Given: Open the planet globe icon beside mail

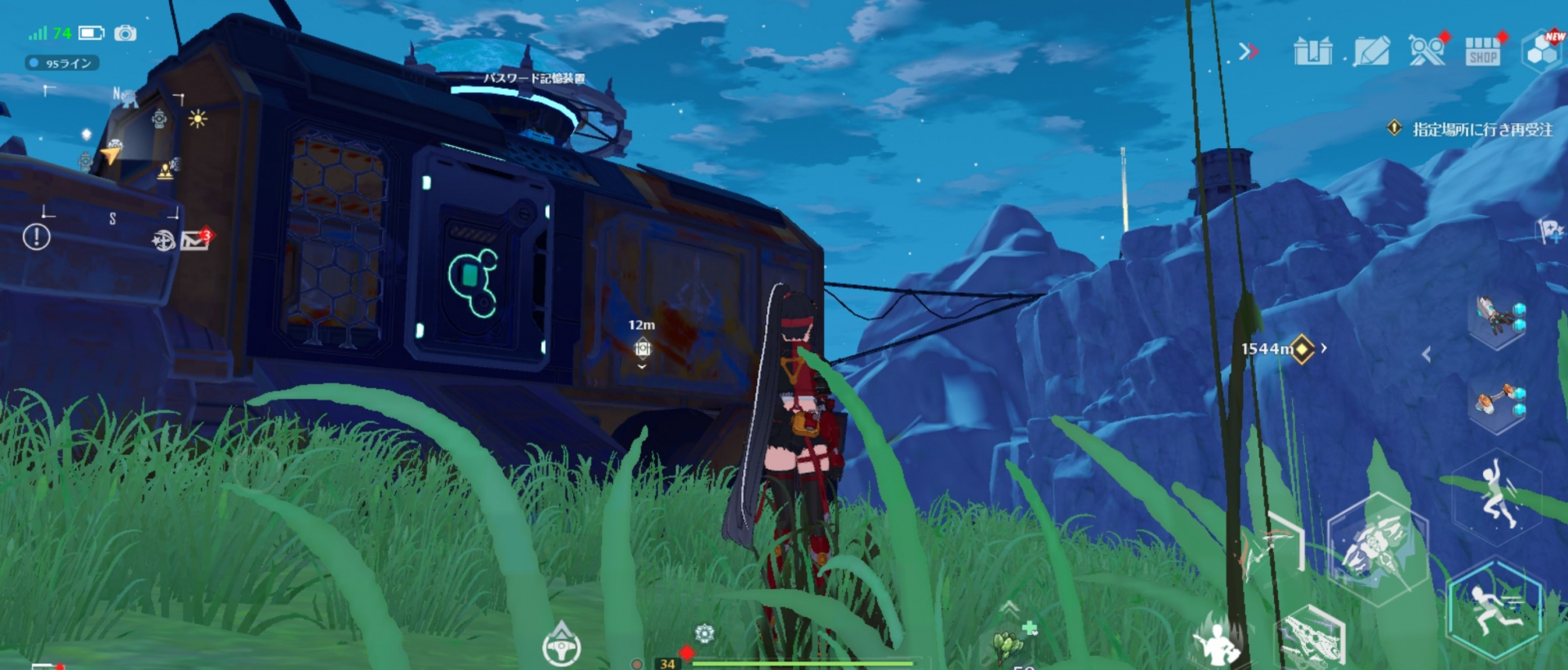Looking at the screenshot, I should [x=163, y=240].
